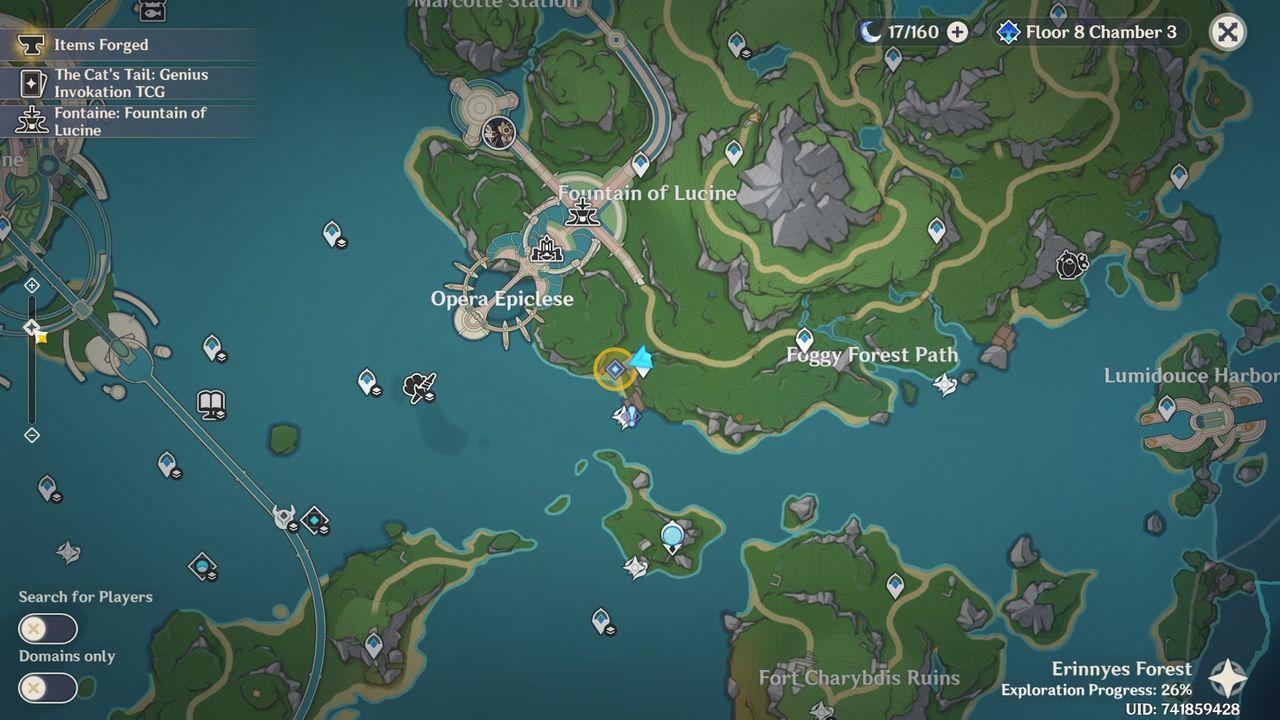
Task: Add Original Resin with the plus button
Action: pyautogui.click(x=957, y=32)
